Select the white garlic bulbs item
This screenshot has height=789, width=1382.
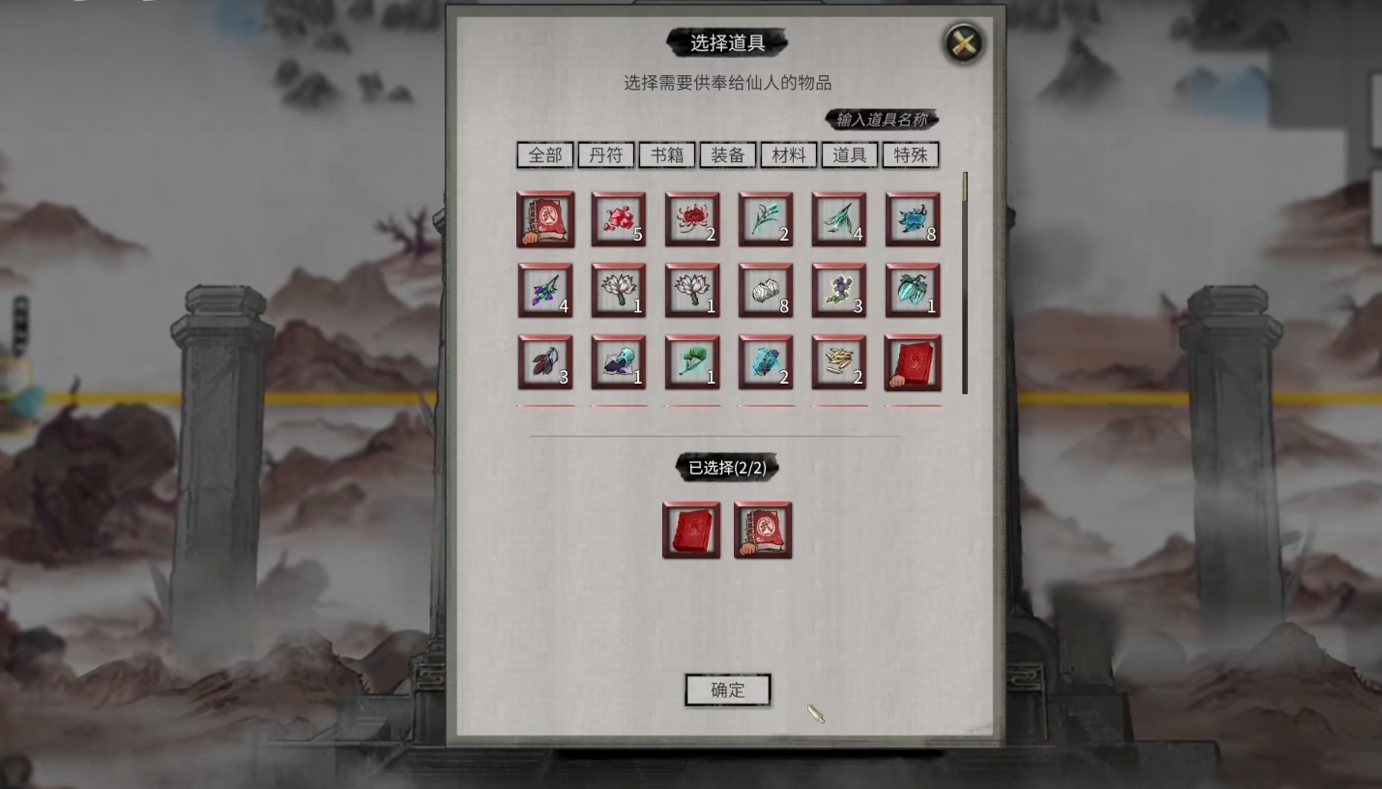[x=765, y=291]
